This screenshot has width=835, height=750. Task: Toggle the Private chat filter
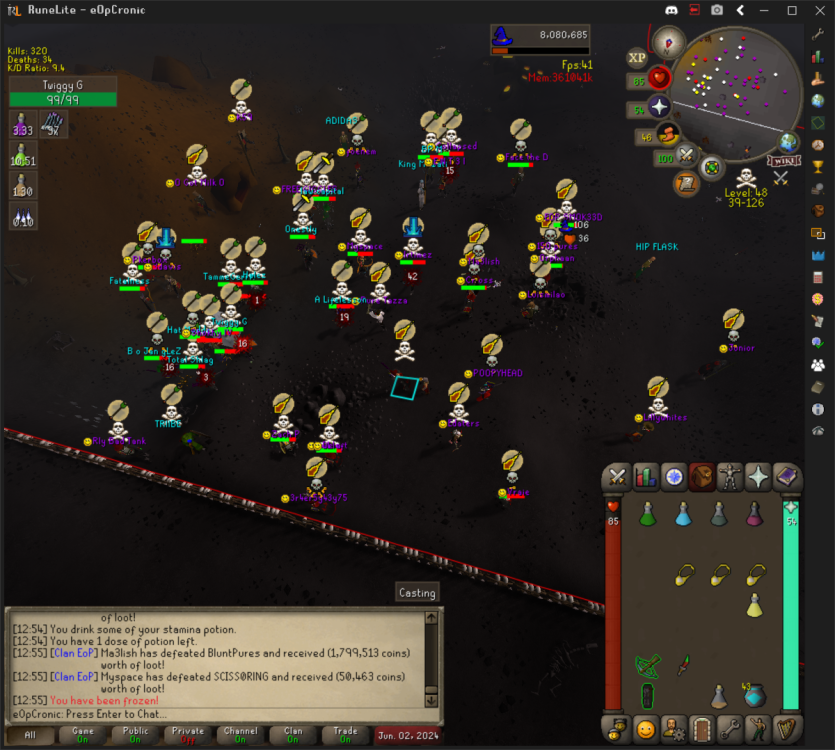(187, 735)
